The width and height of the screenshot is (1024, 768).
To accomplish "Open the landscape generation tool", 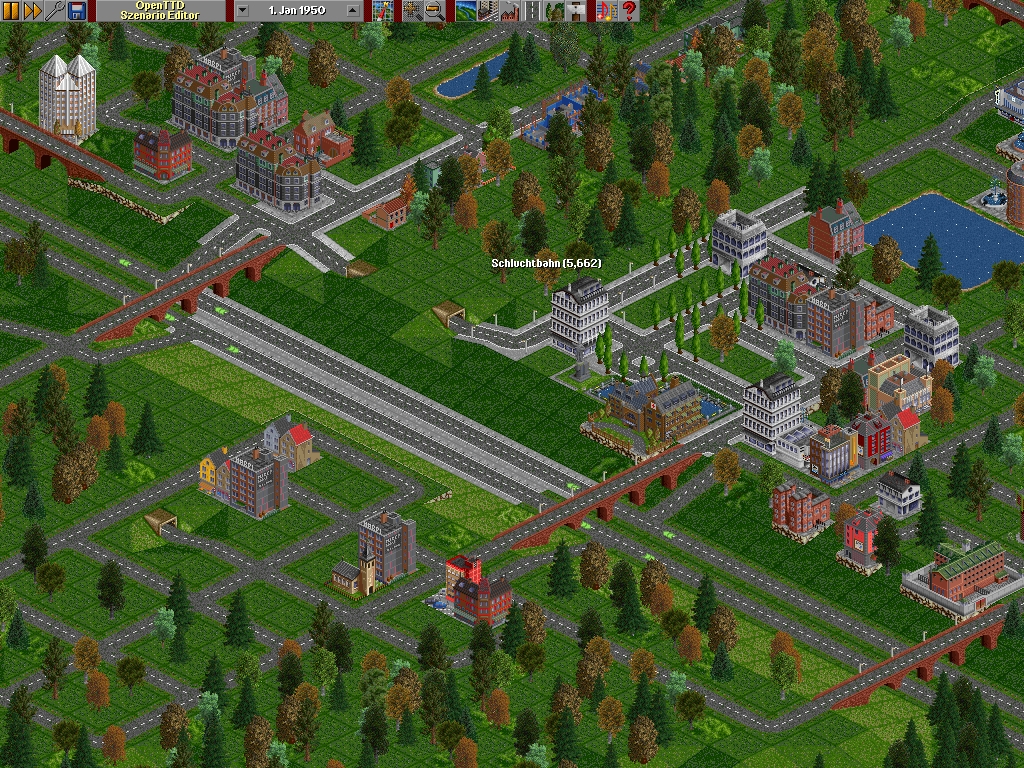I will 465,11.
